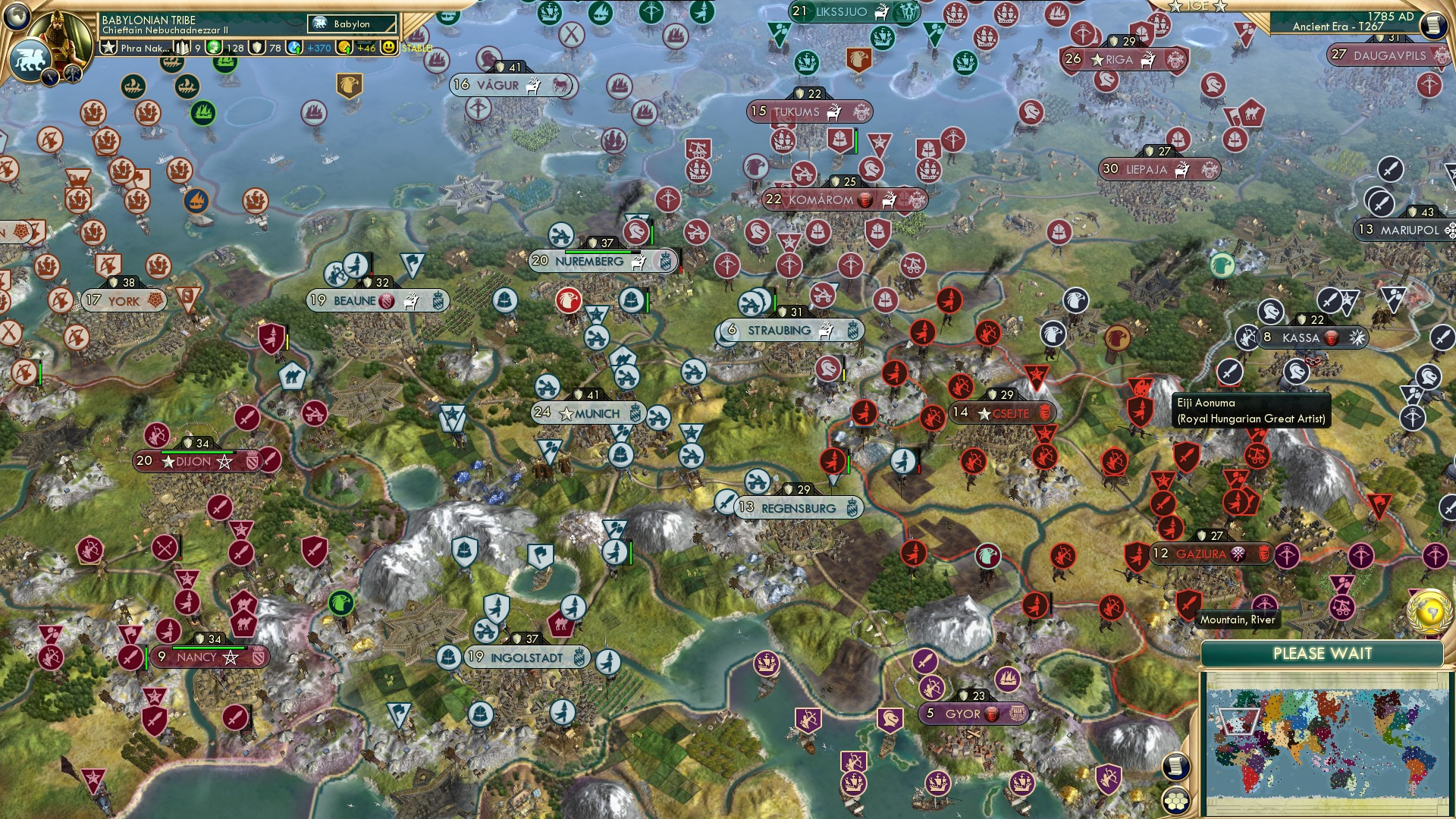
Task: Open the notification scroll icon near the minimap
Action: (1176, 766)
